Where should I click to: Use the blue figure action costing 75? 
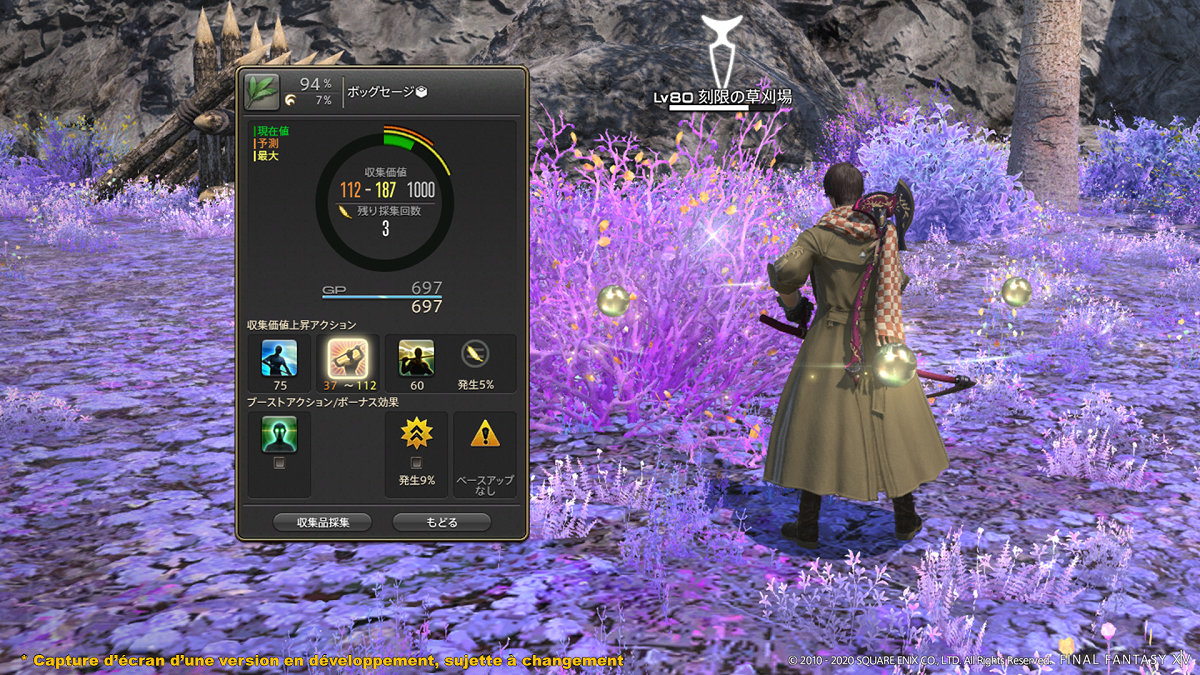[x=279, y=357]
